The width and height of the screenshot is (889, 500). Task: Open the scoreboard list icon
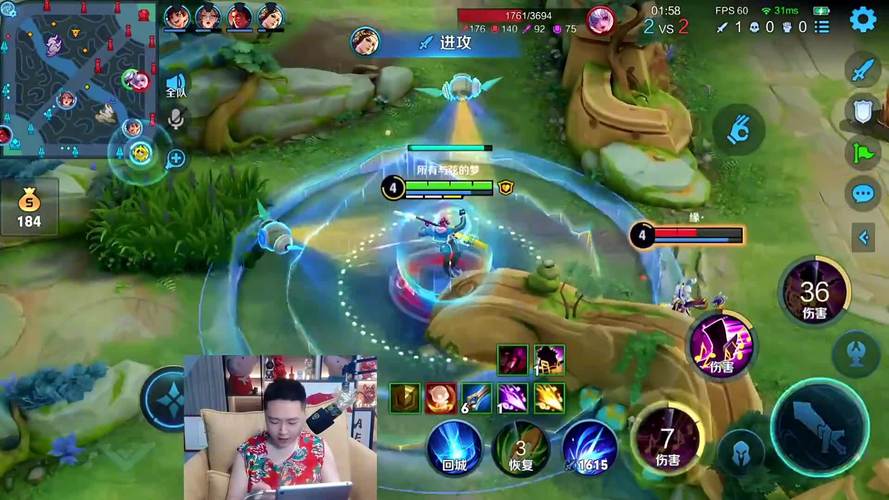821,27
